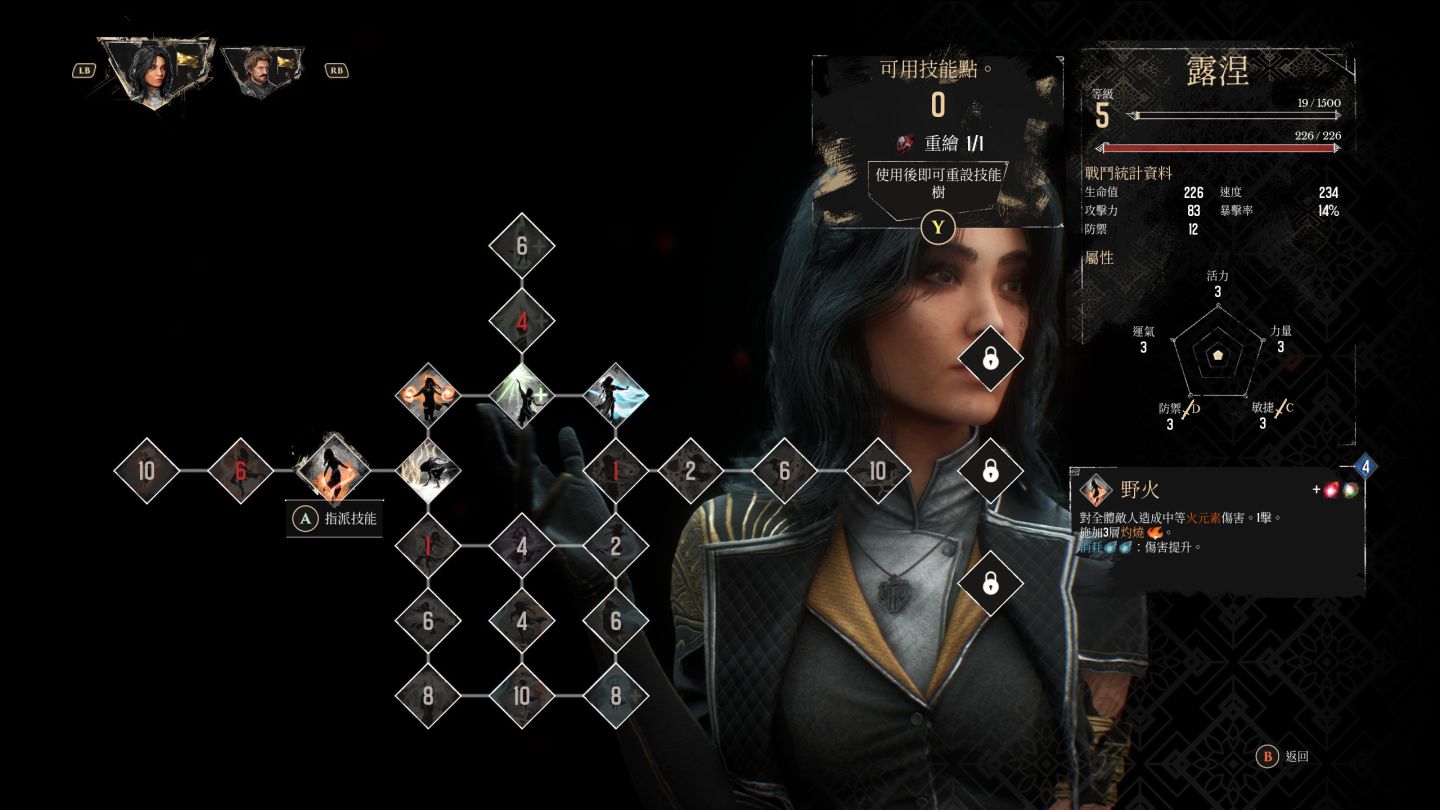The width and height of the screenshot is (1440, 810).
Task: Click the reset skill tree box (重設技能樹)
Action: (938, 183)
